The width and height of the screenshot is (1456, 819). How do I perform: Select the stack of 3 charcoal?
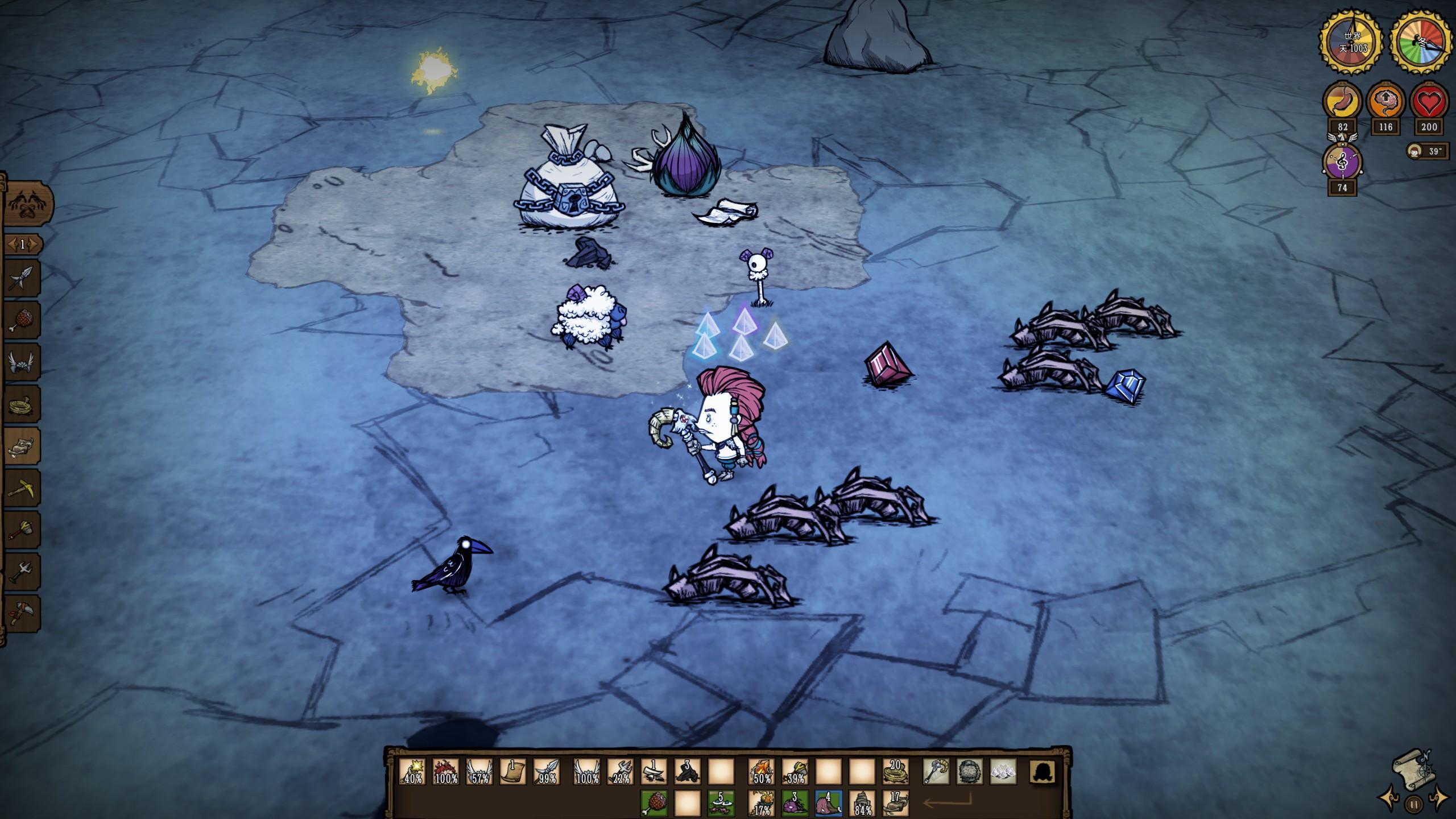click(x=688, y=772)
